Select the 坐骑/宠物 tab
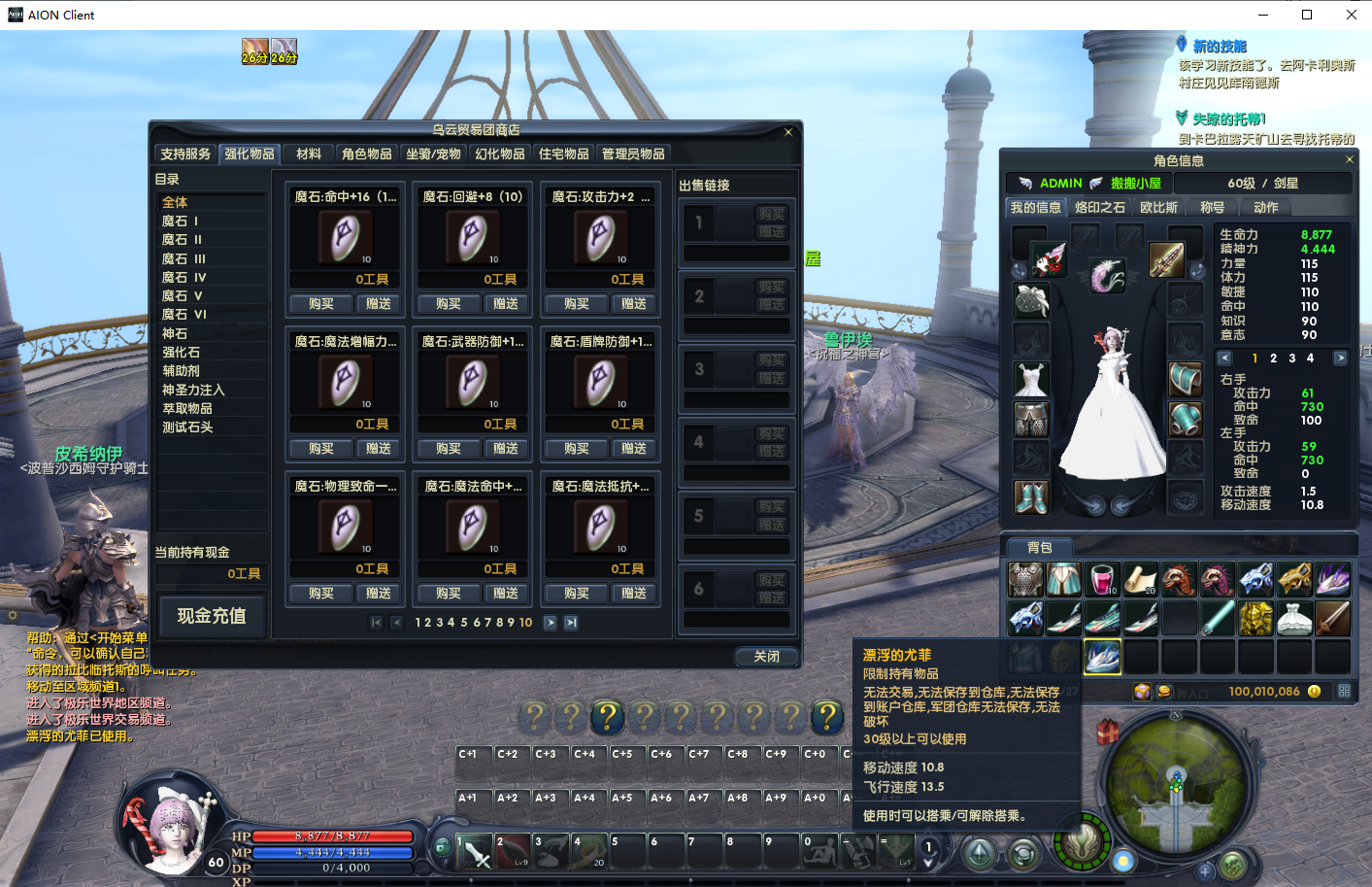This screenshot has height=887, width=1372. click(x=433, y=154)
